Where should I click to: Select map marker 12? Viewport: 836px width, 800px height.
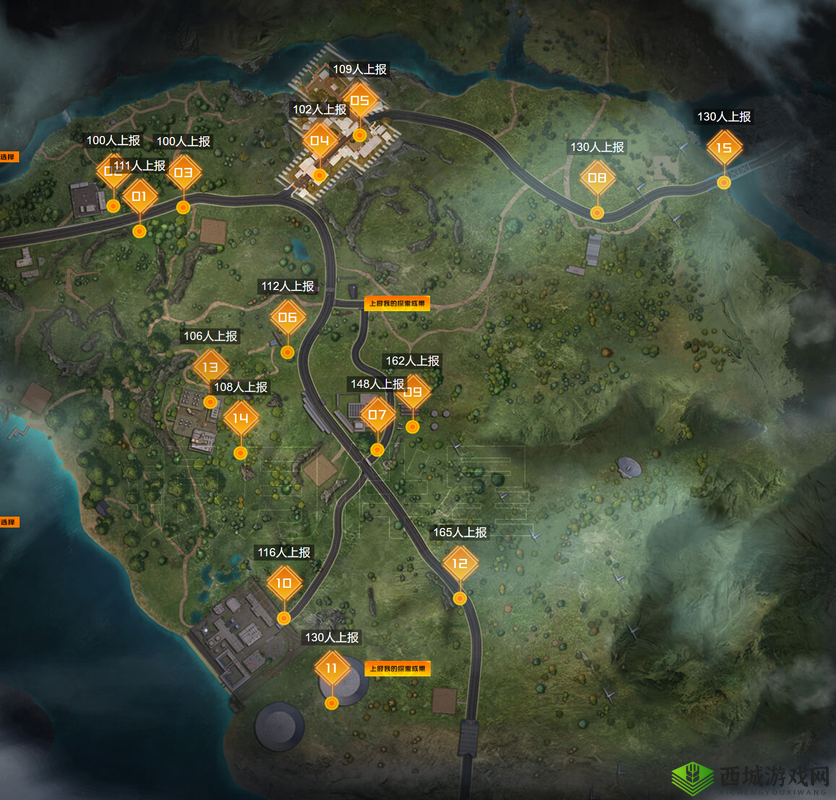tap(460, 564)
